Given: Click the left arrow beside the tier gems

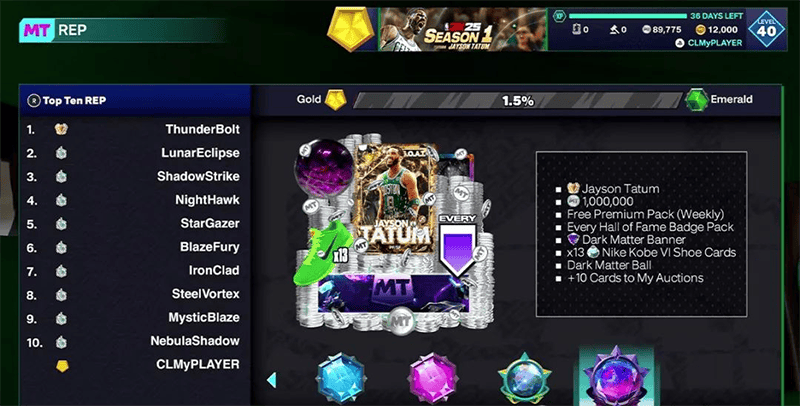Looking at the screenshot, I should tap(271, 380).
